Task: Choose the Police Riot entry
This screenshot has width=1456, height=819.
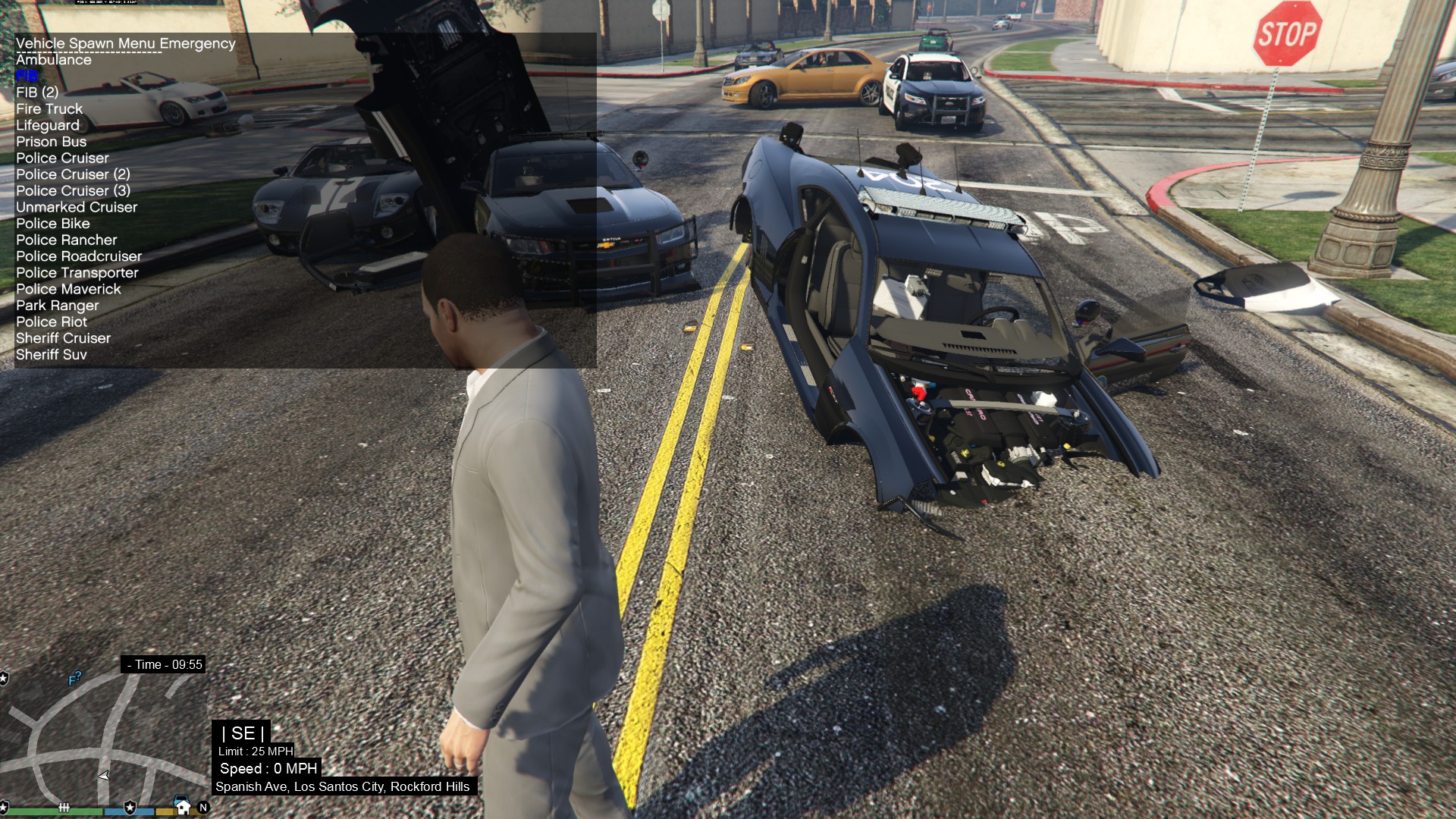Action: pyautogui.click(x=52, y=322)
